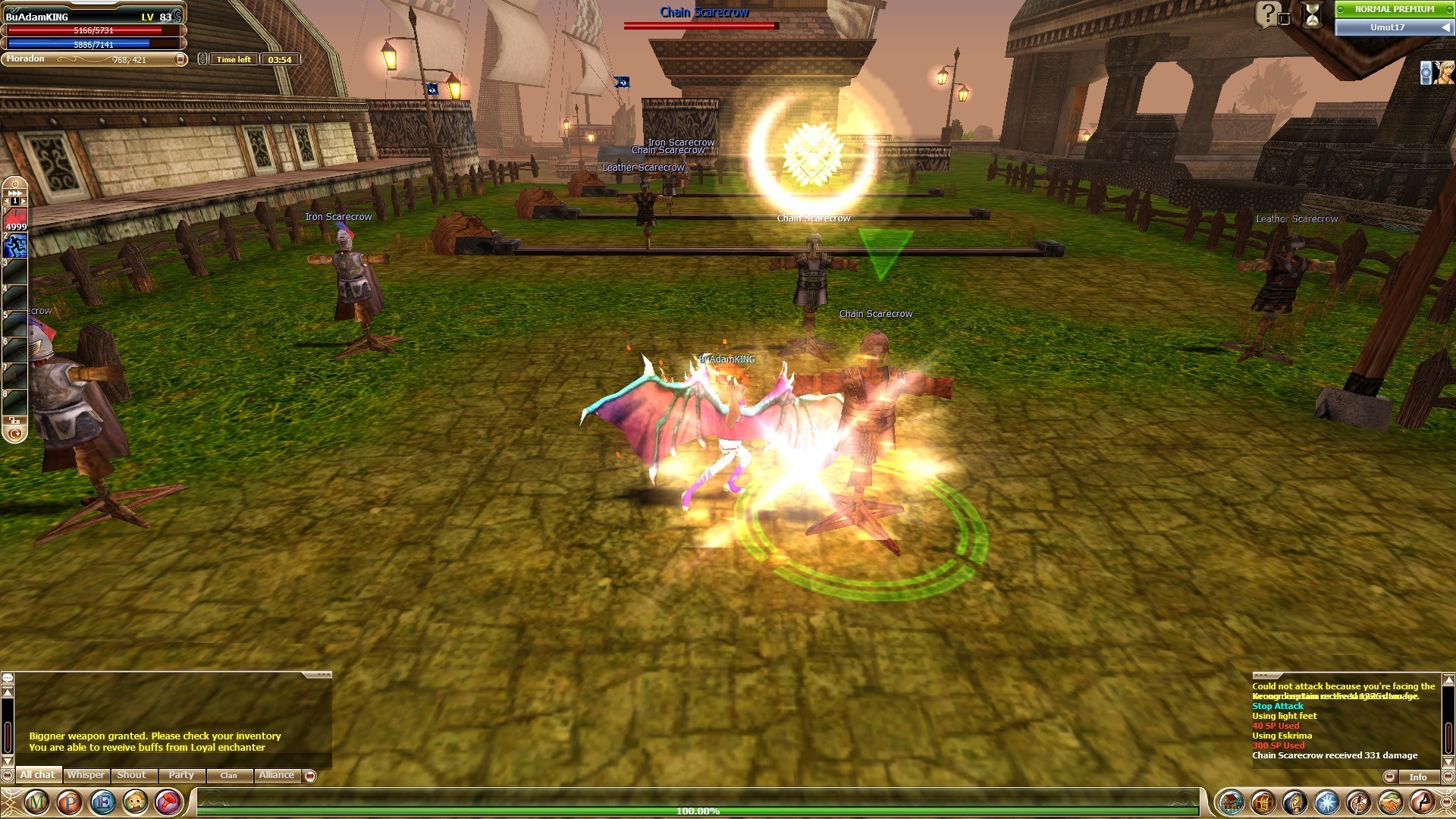Click the red horn megaphone icon
The image size is (1456, 819).
[x=168, y=802]
